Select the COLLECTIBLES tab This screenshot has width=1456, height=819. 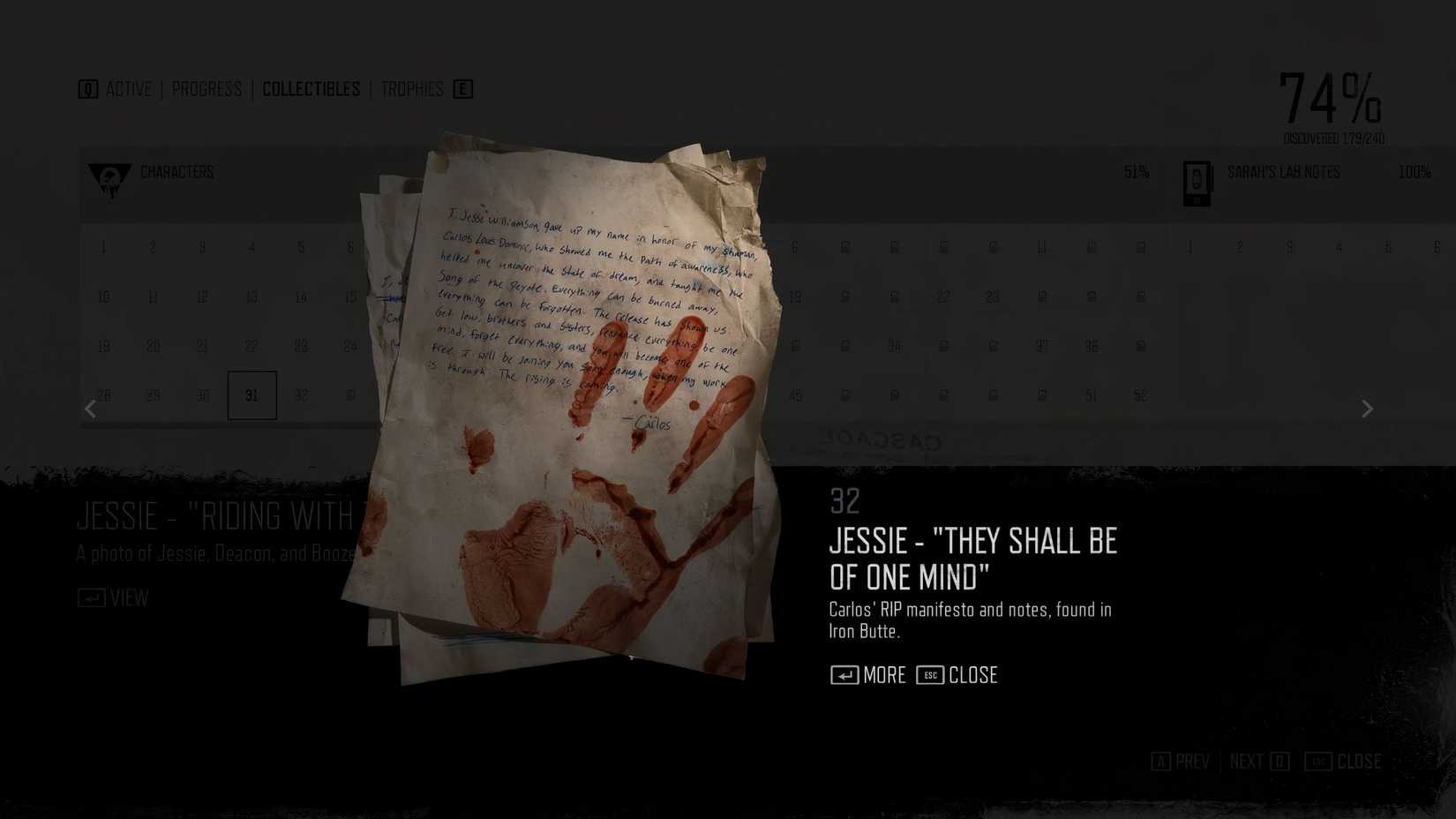(x=311, y=88)
